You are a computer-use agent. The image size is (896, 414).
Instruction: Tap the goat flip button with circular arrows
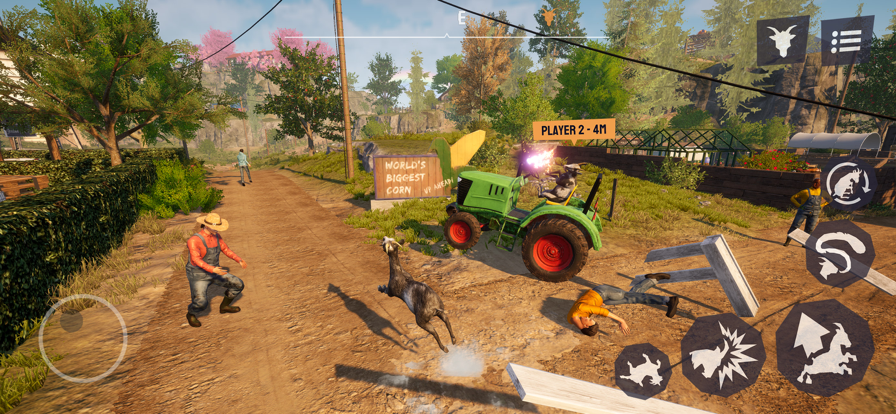848,183
